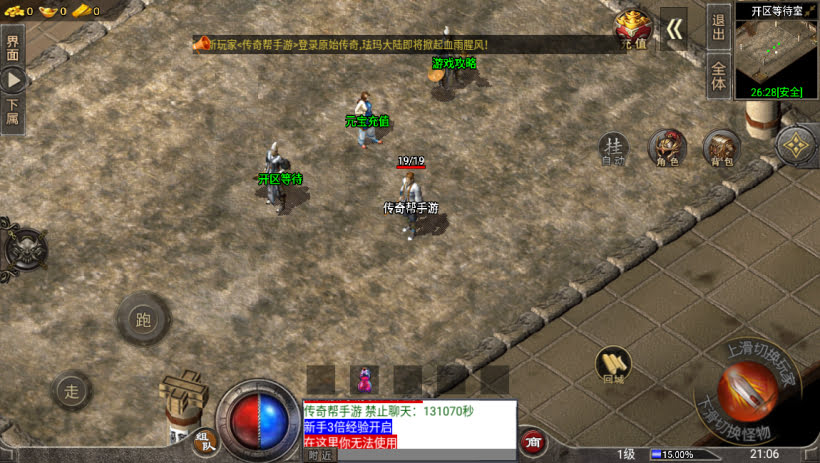Collapse the top menu with the double-arrow button
This screenshot has height=463, width=820.
pyautogui.click(x=675, y=29)
